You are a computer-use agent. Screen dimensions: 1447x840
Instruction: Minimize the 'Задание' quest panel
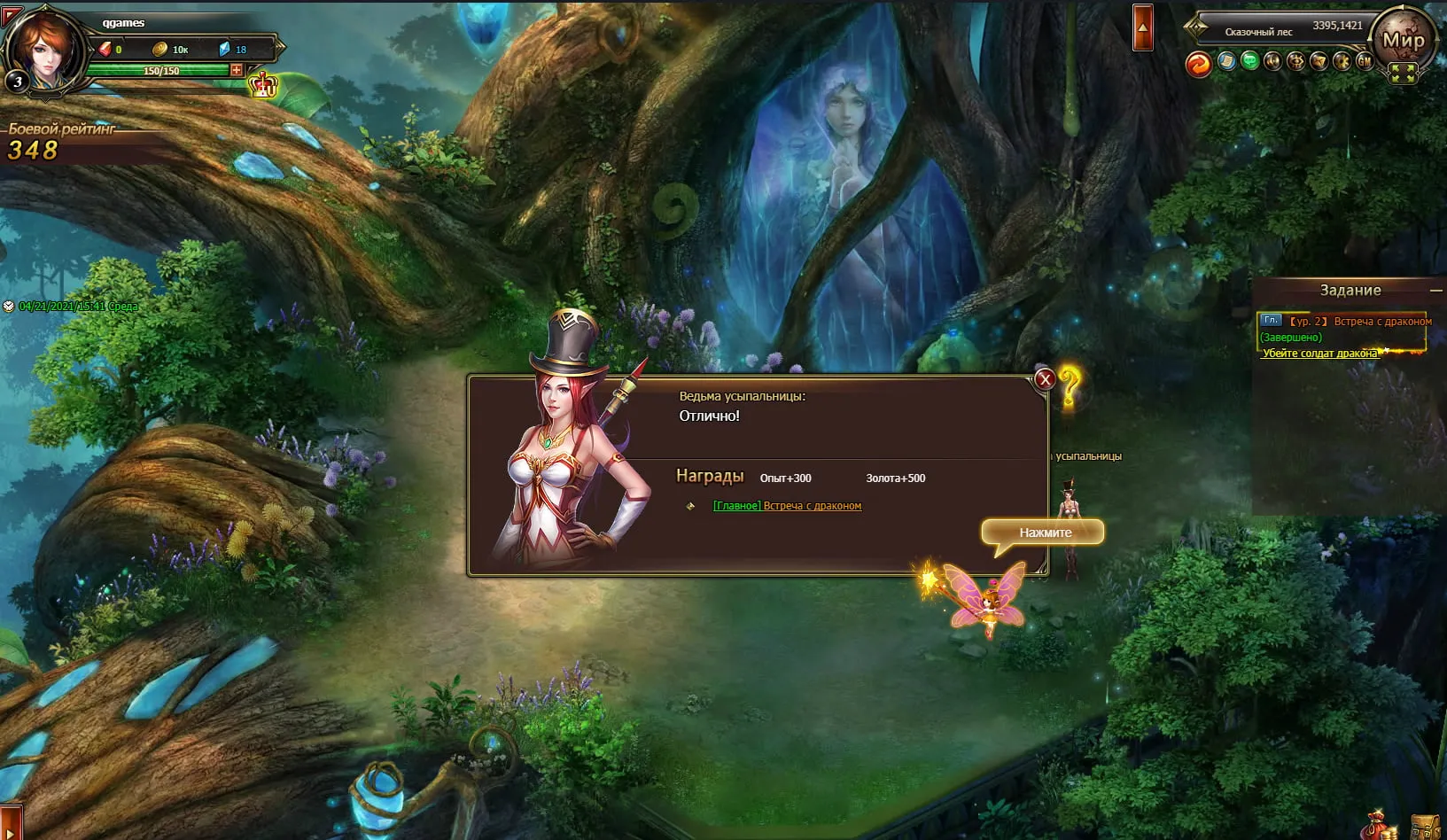(x=1435, y=291)
